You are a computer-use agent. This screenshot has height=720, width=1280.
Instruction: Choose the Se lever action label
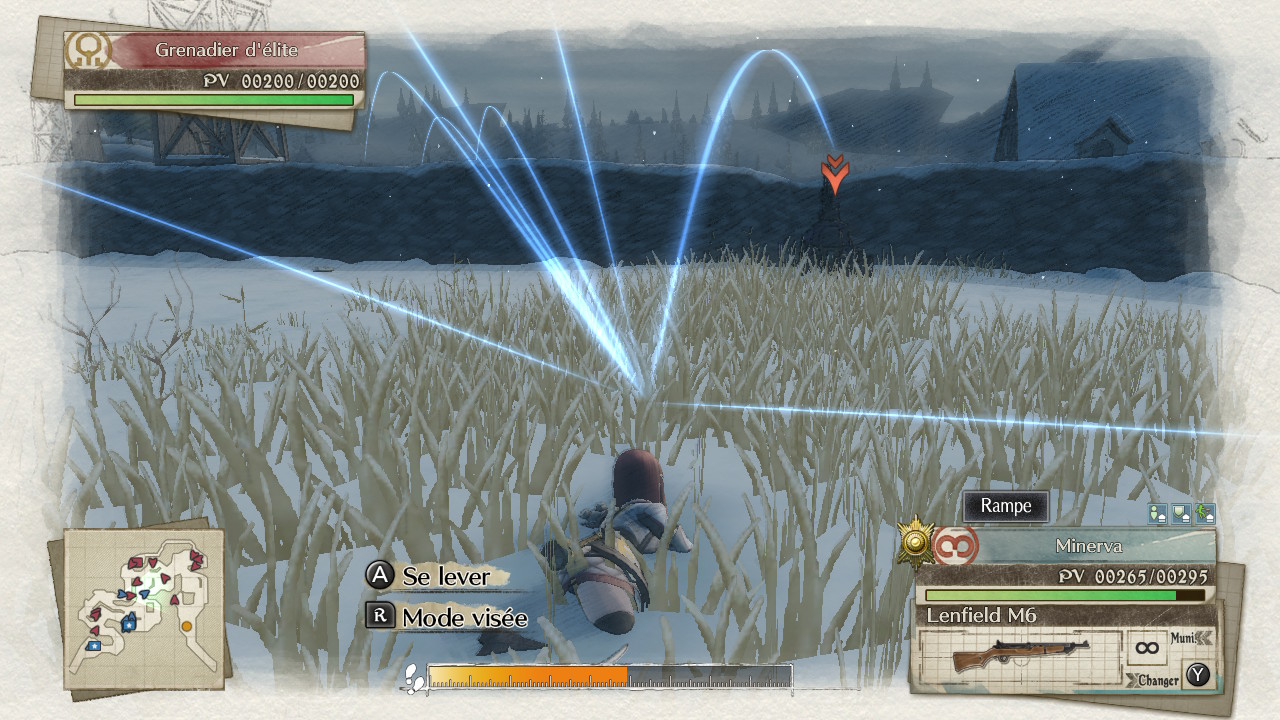[446, 576]
